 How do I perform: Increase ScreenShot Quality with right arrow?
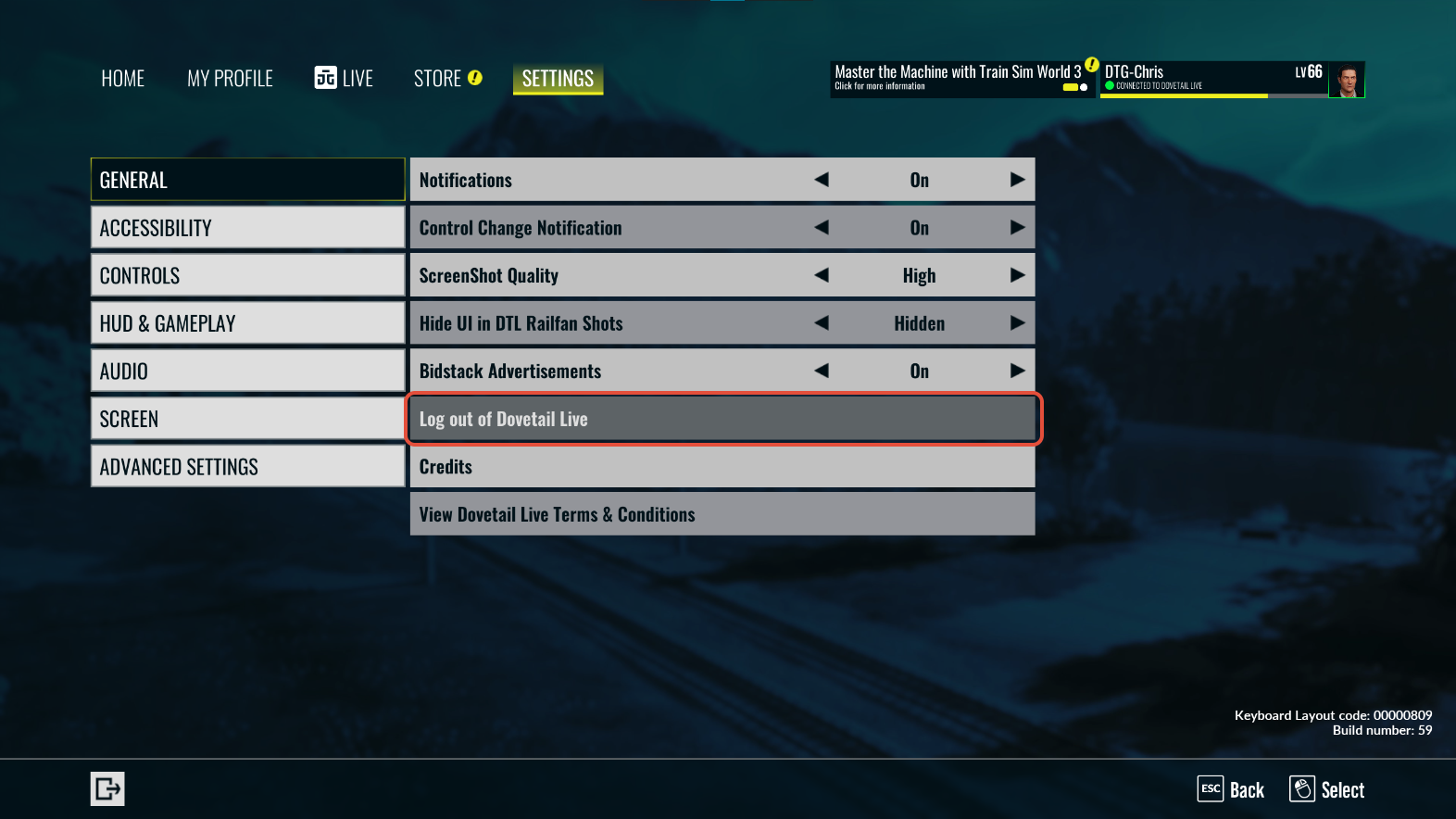(x=1017, y=275)
